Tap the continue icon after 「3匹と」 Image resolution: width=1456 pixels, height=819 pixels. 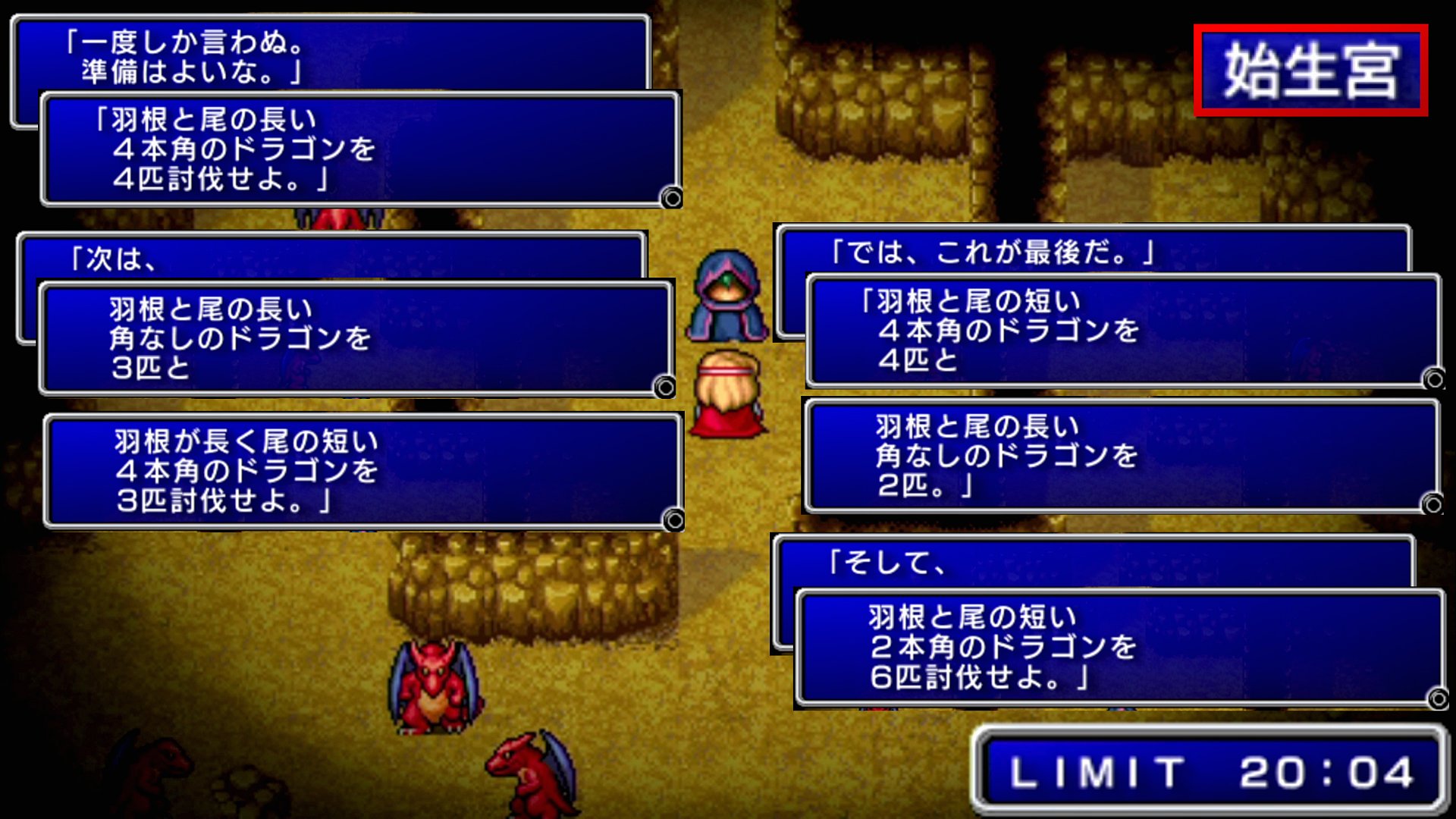[665, 388]
